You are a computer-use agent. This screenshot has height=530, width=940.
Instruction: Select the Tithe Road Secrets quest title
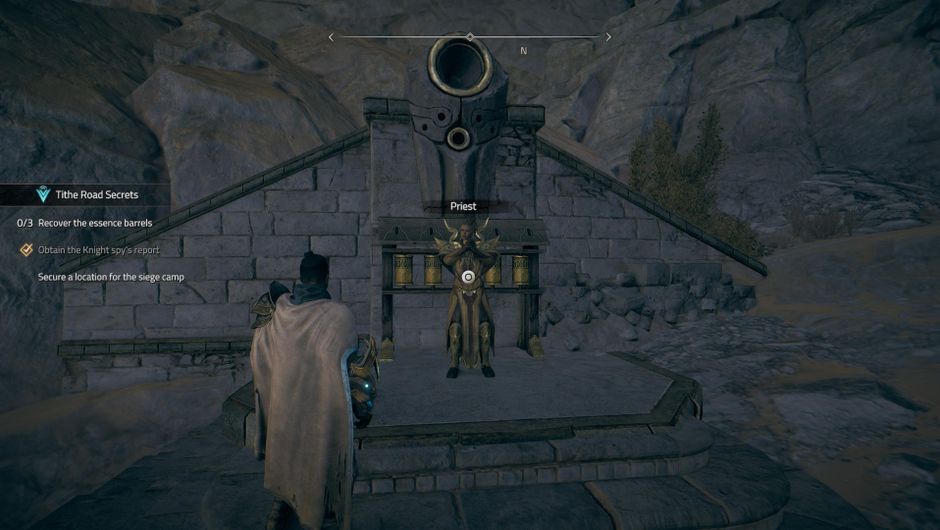(x=98, y=195)
